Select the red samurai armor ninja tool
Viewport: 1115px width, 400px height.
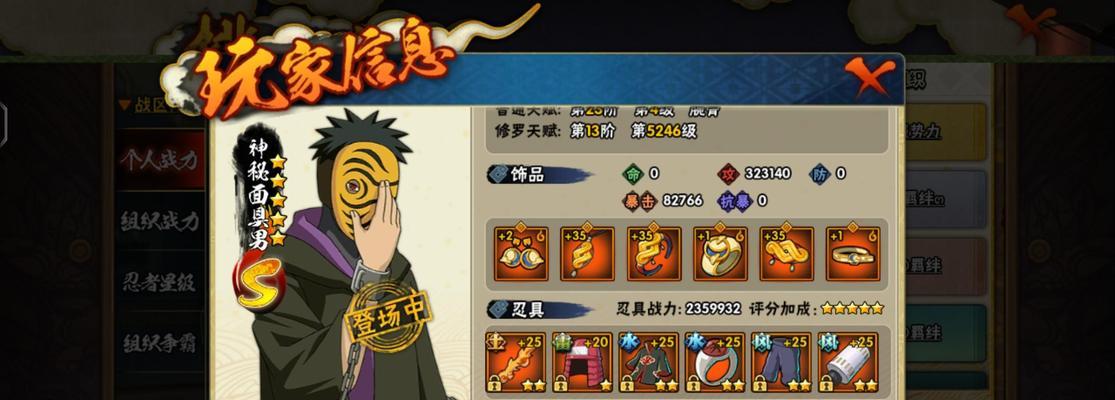coord(581,362)
